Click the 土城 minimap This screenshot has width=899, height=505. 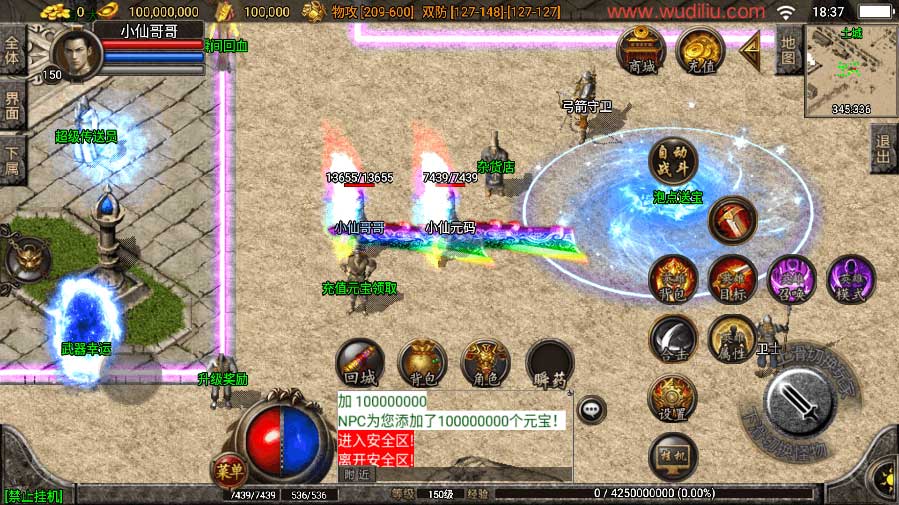[x=851, y=69]
